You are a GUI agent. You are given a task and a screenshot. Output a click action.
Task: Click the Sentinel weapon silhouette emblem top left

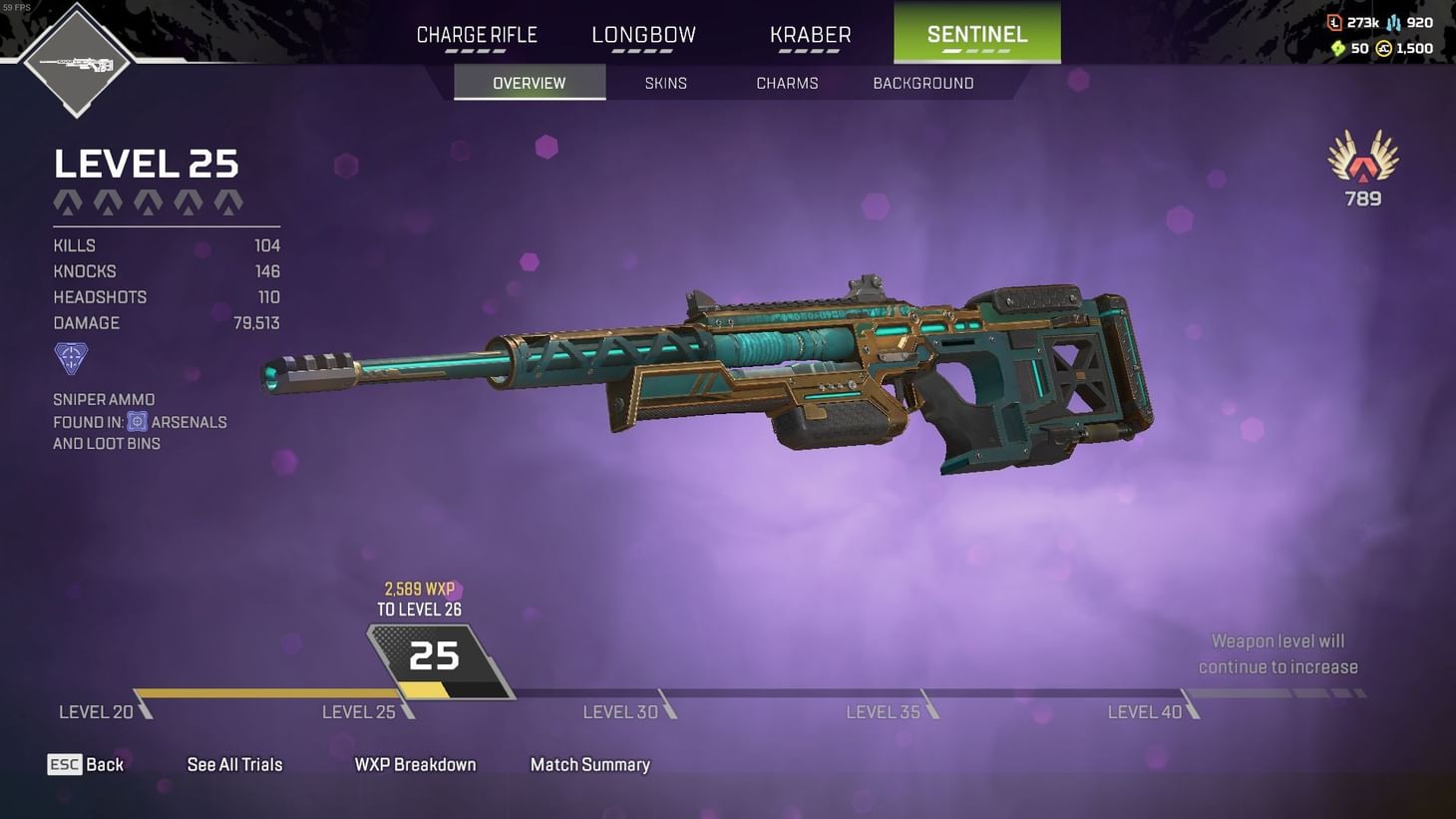click(77, 62)
